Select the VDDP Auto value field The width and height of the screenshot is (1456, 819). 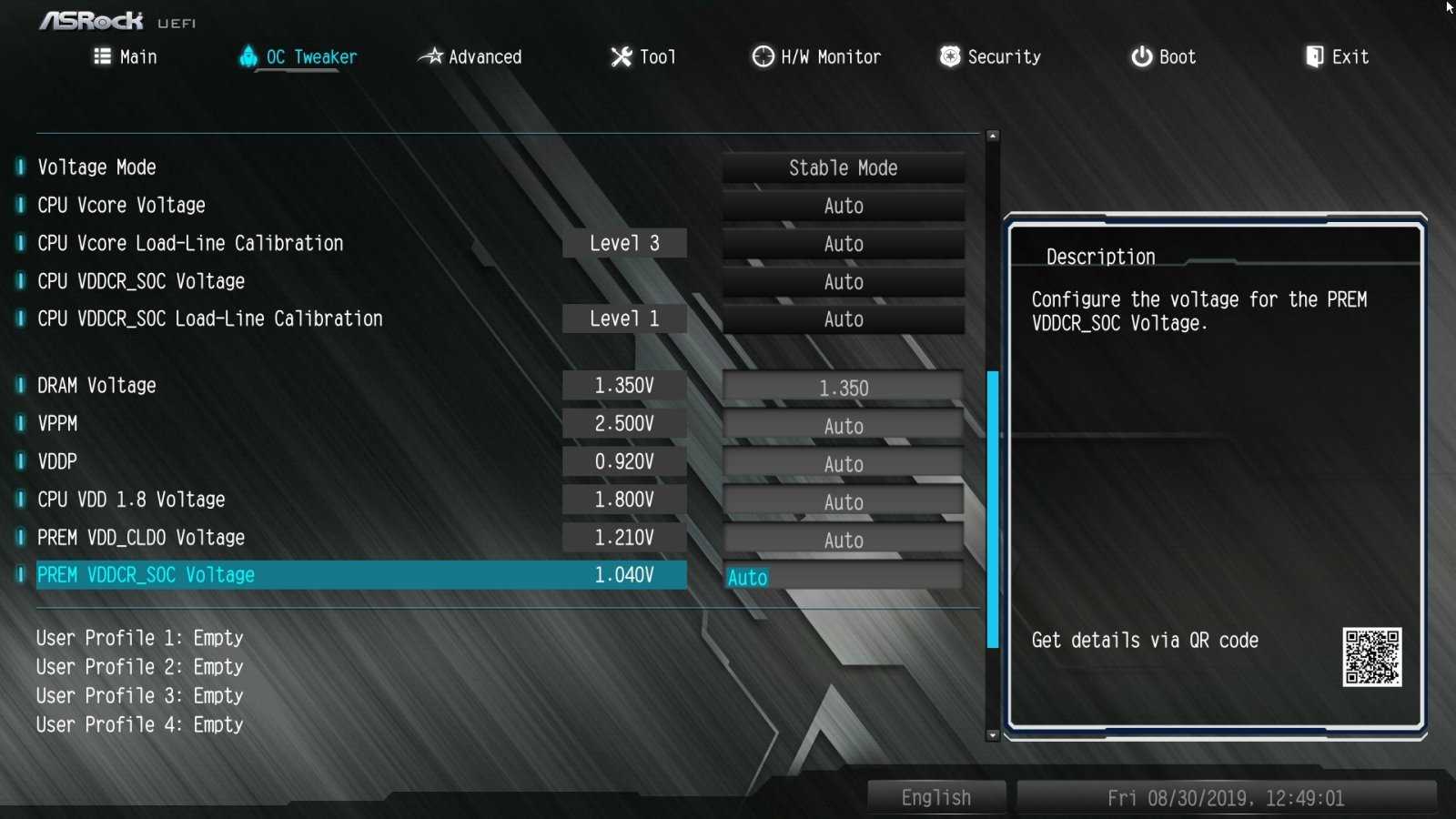[x=843, y=465]
